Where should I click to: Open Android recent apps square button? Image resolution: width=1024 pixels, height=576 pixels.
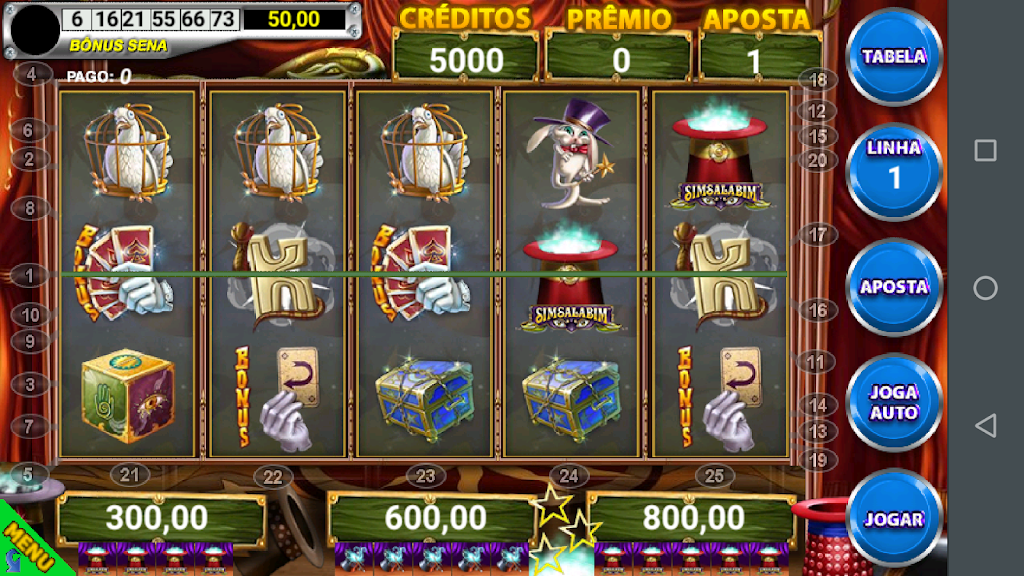[985, 150]
